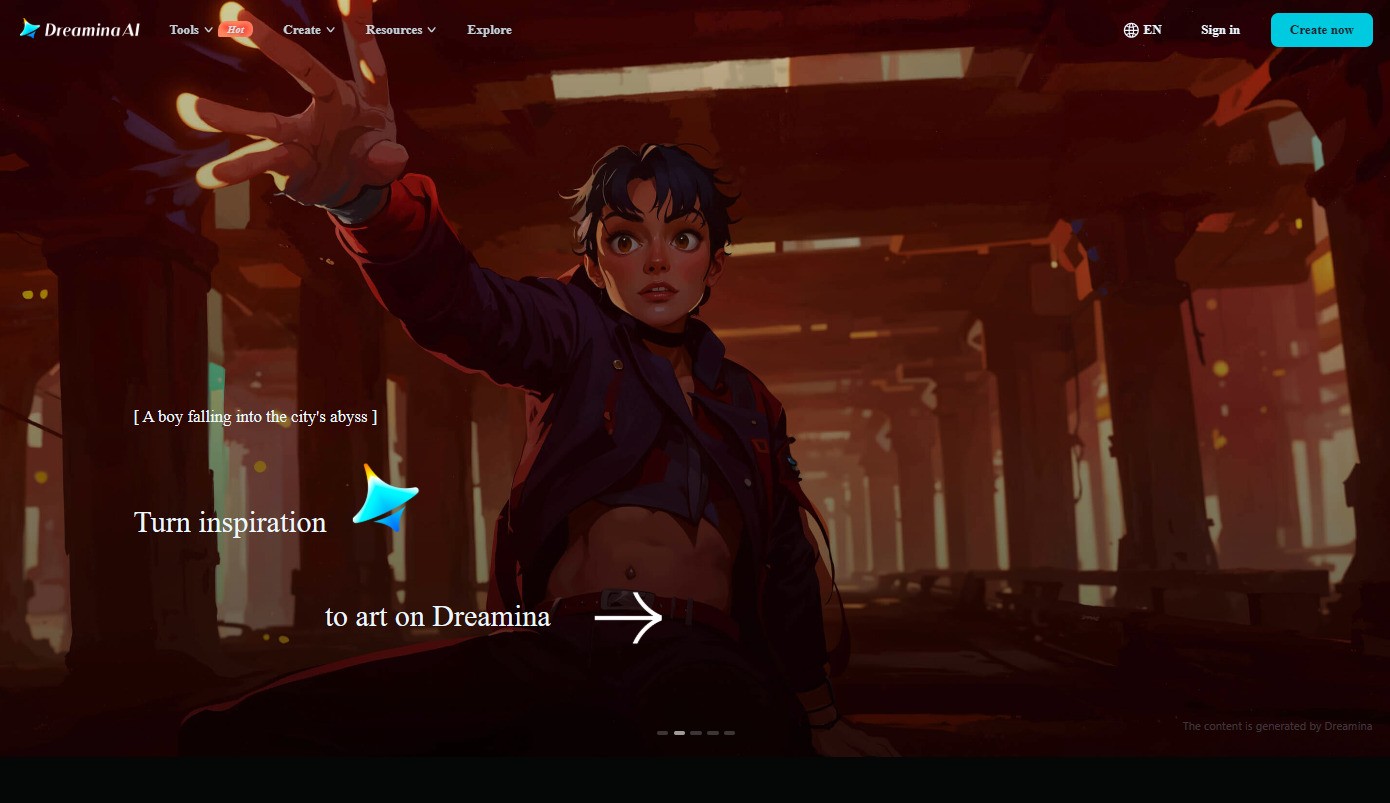1390x803 pixels.
Task: Click the Dreamina content disclaimer text
Action: click(x=1277, y=726)
